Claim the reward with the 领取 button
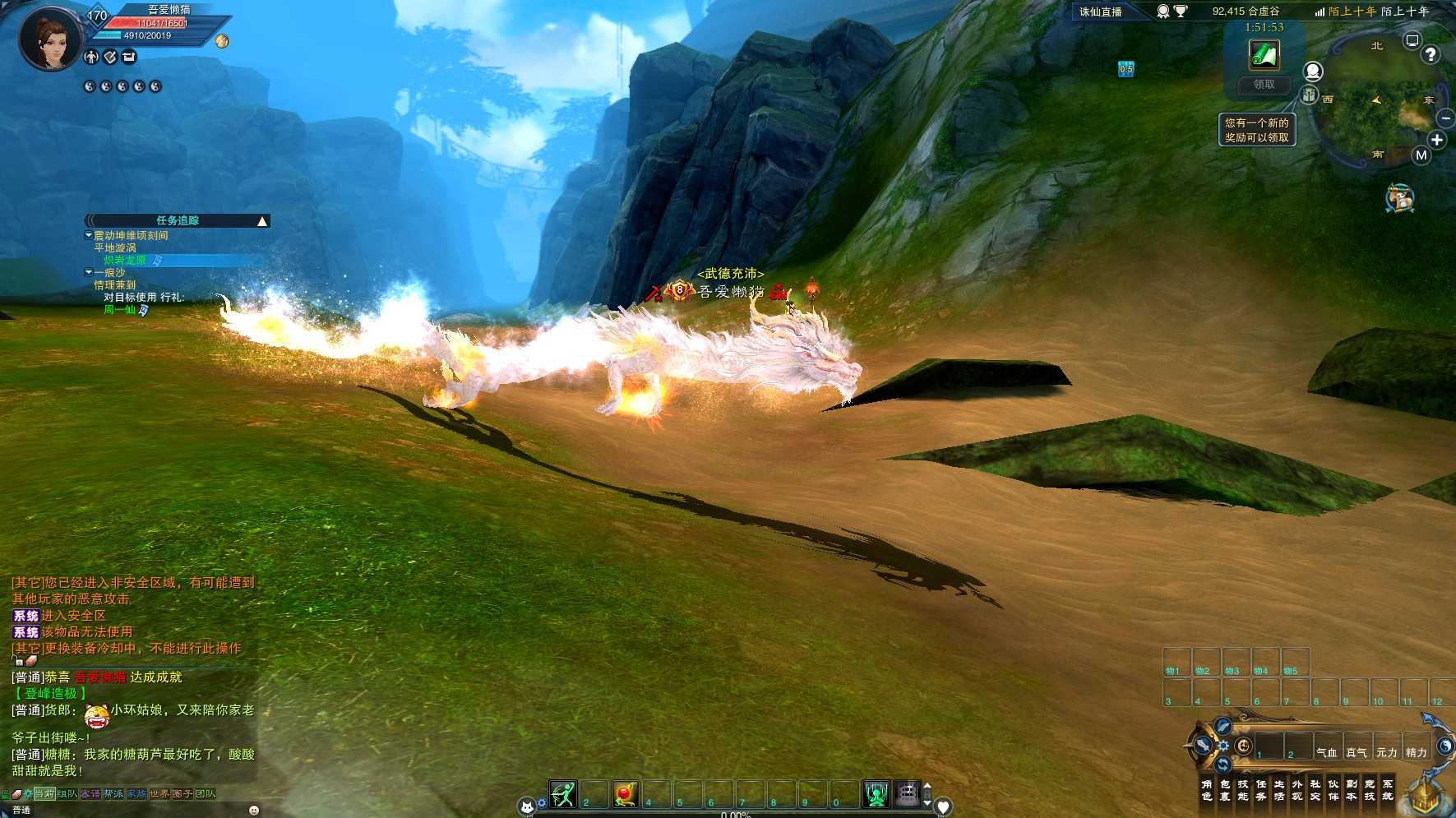 1264,85
